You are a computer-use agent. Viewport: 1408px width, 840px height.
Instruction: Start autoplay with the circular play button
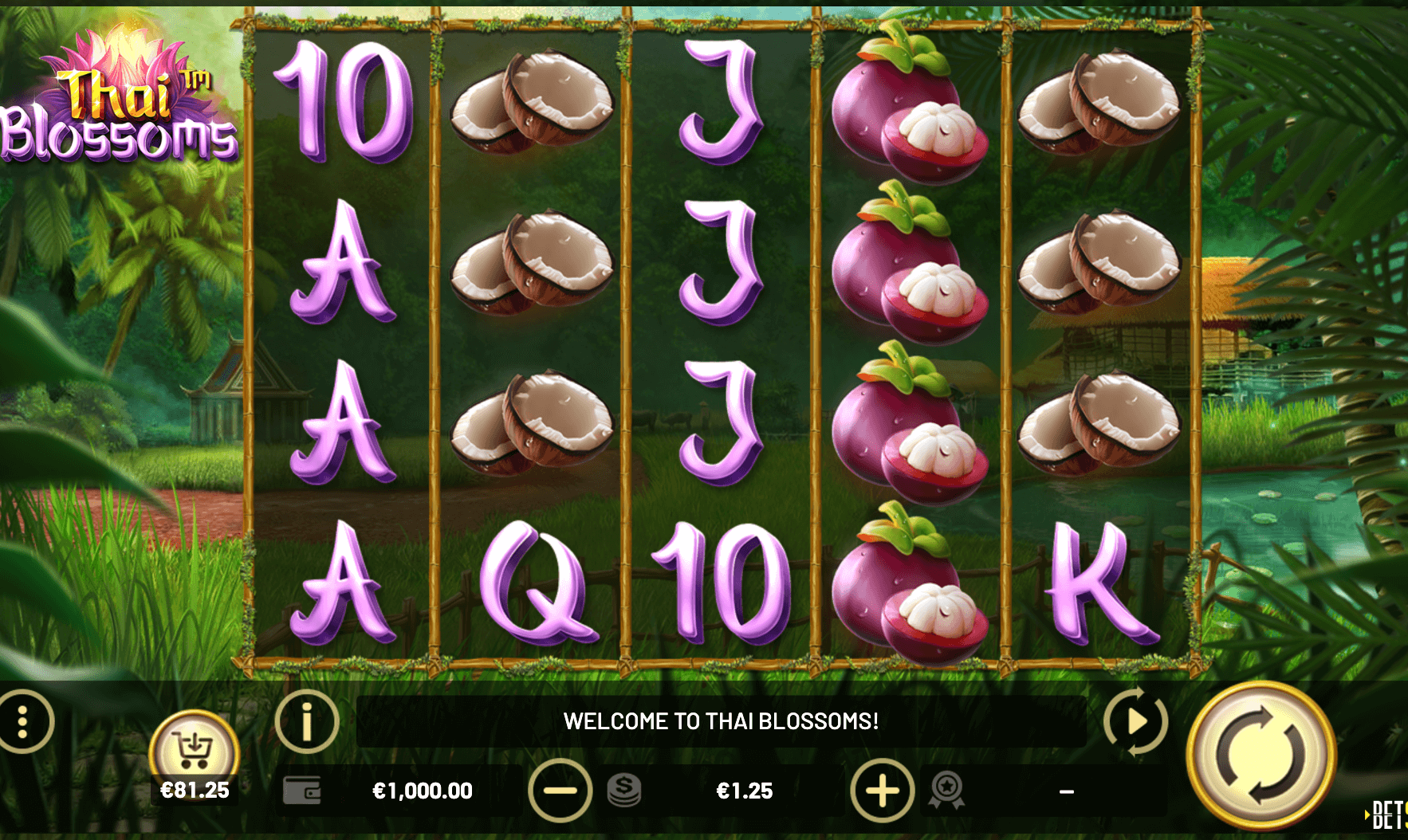pos(1136,721)
